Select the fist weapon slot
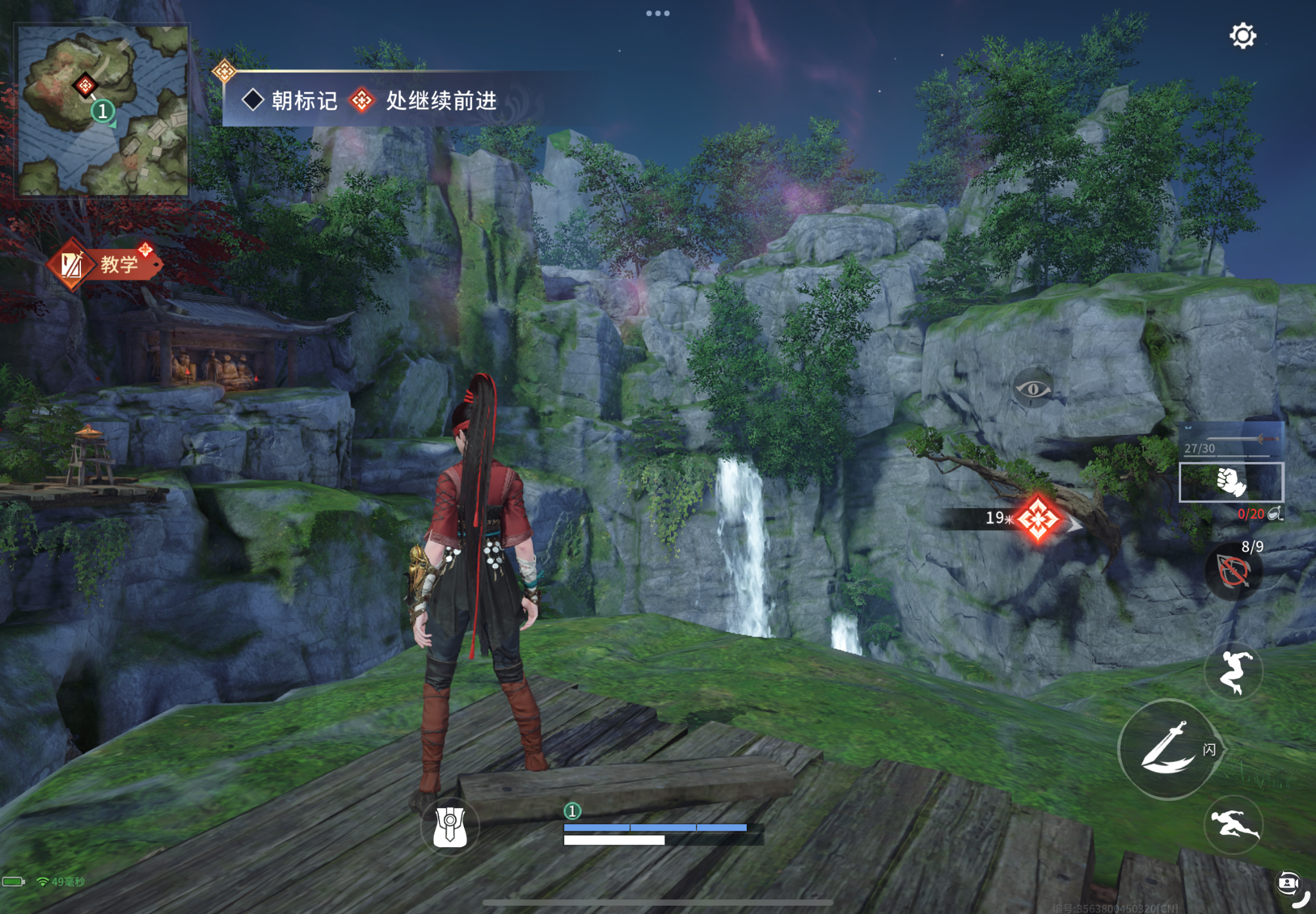 click(1231, 482)
